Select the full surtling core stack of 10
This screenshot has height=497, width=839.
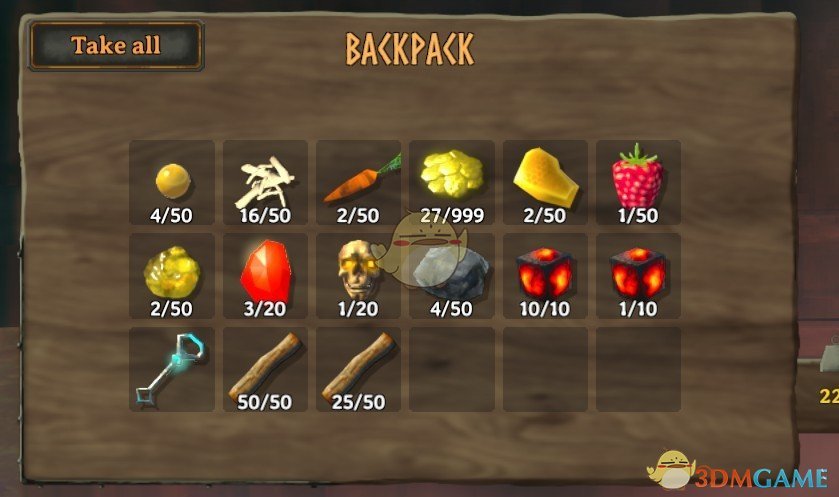pos(546,276)
